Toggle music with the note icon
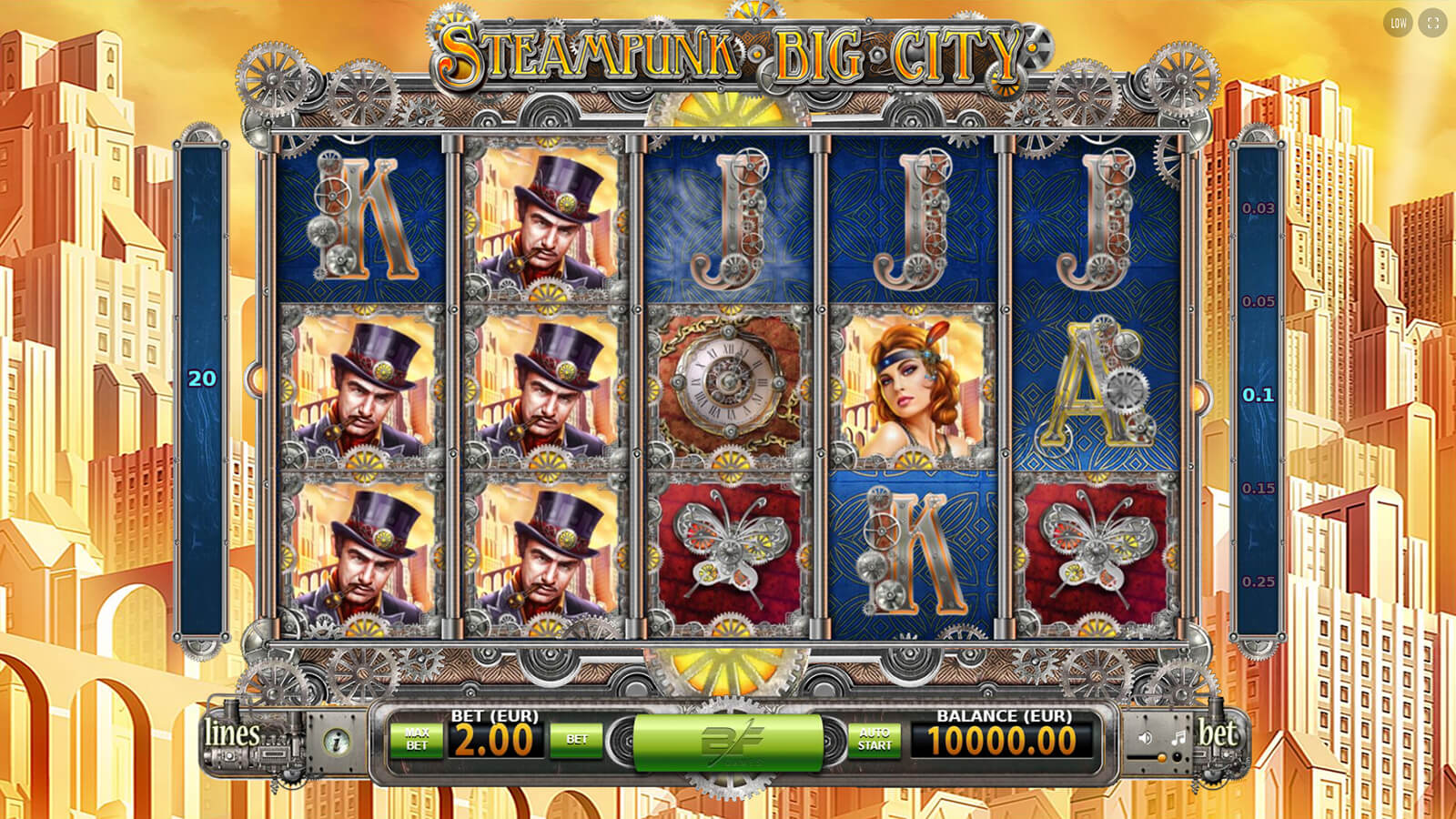The height and width of the screenshot is (819, 1456). [x=1178, y=737]
